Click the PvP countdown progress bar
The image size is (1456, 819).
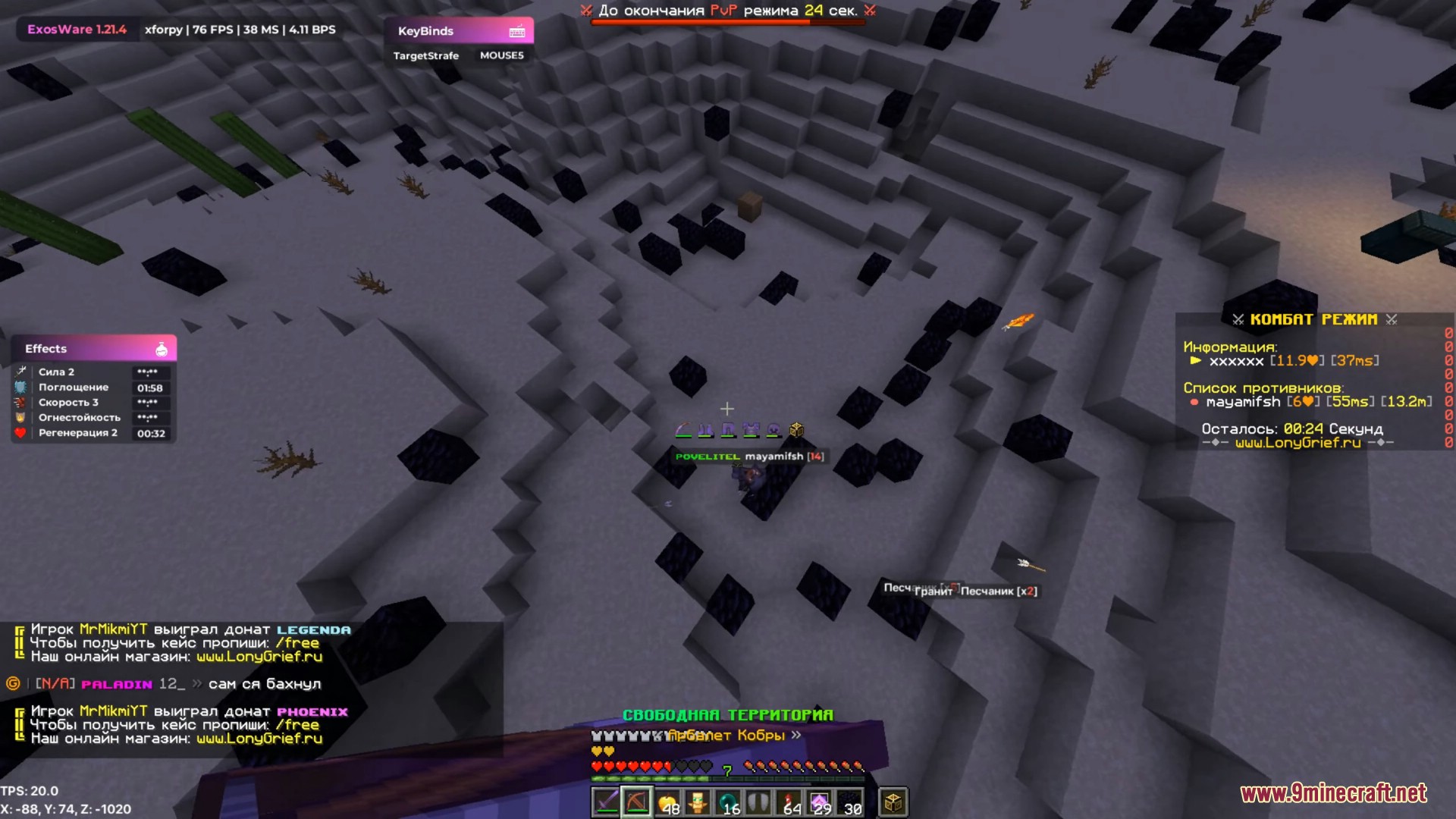[x=726, y=23]
